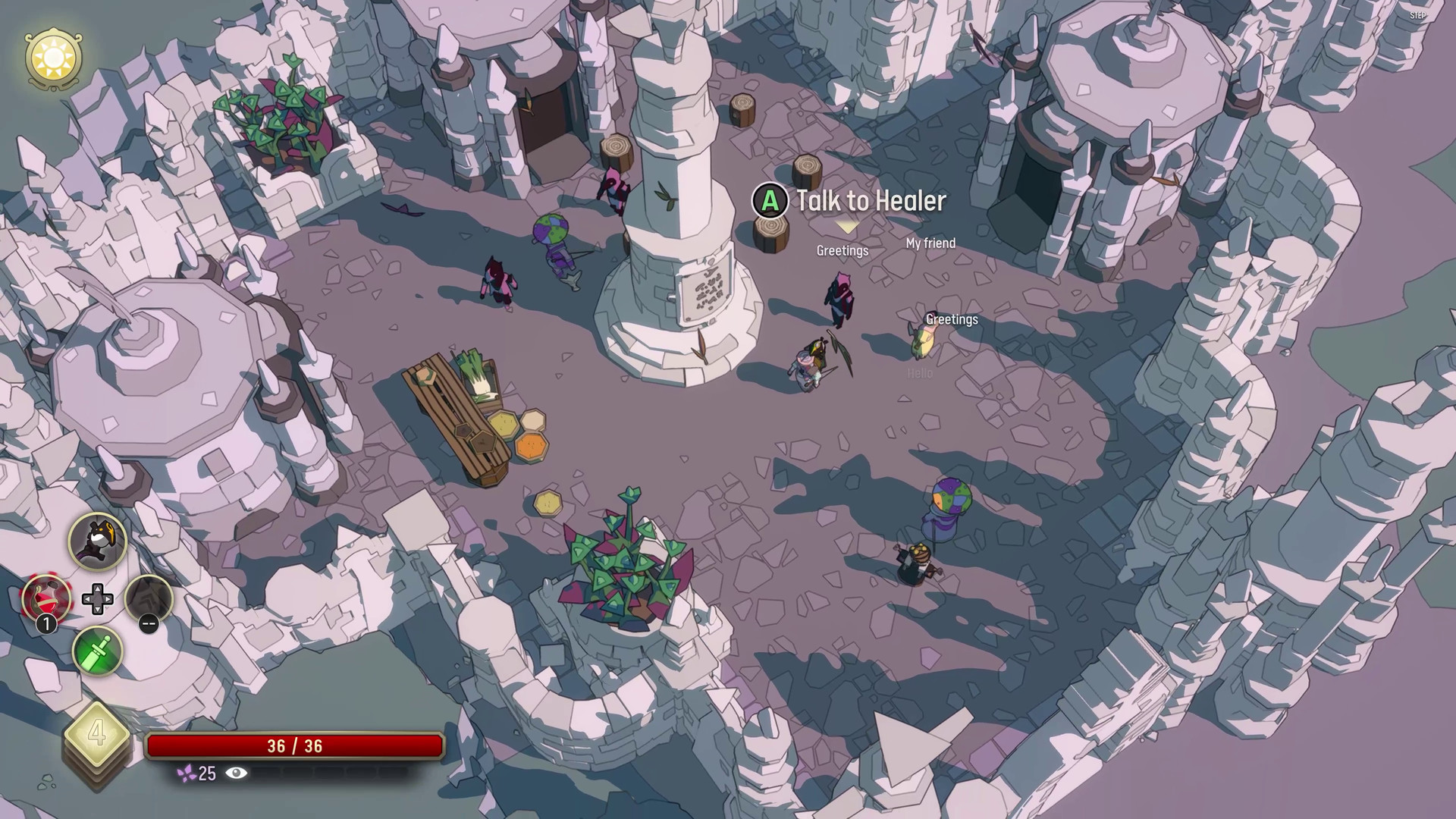Image resolution: width=1456 pixels, height=819 pixels.
Task: Expand the Greetings dialogue near the Healer
Action: pos(843,250)
